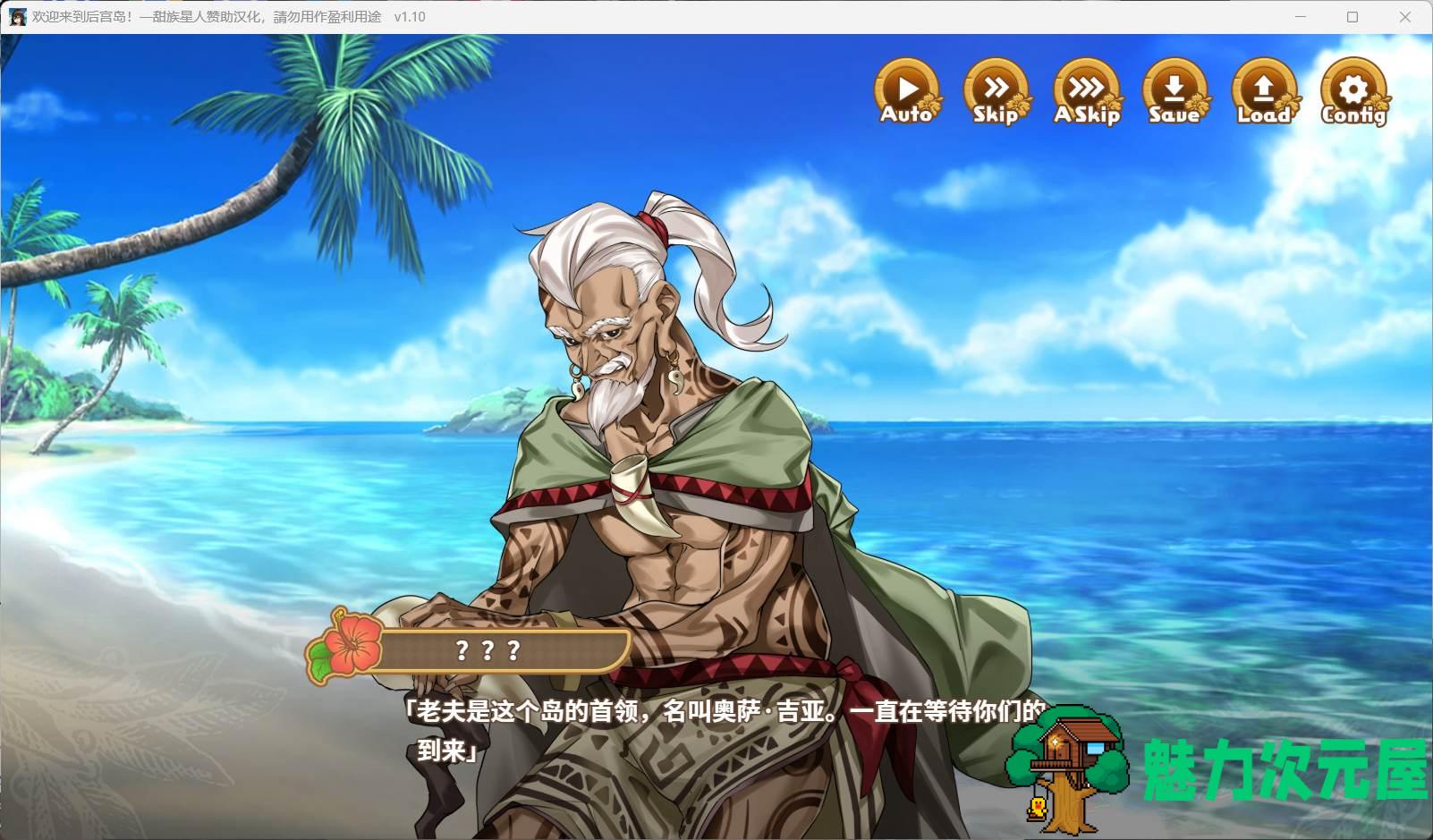Open the Load menu

coord(1263,91)
